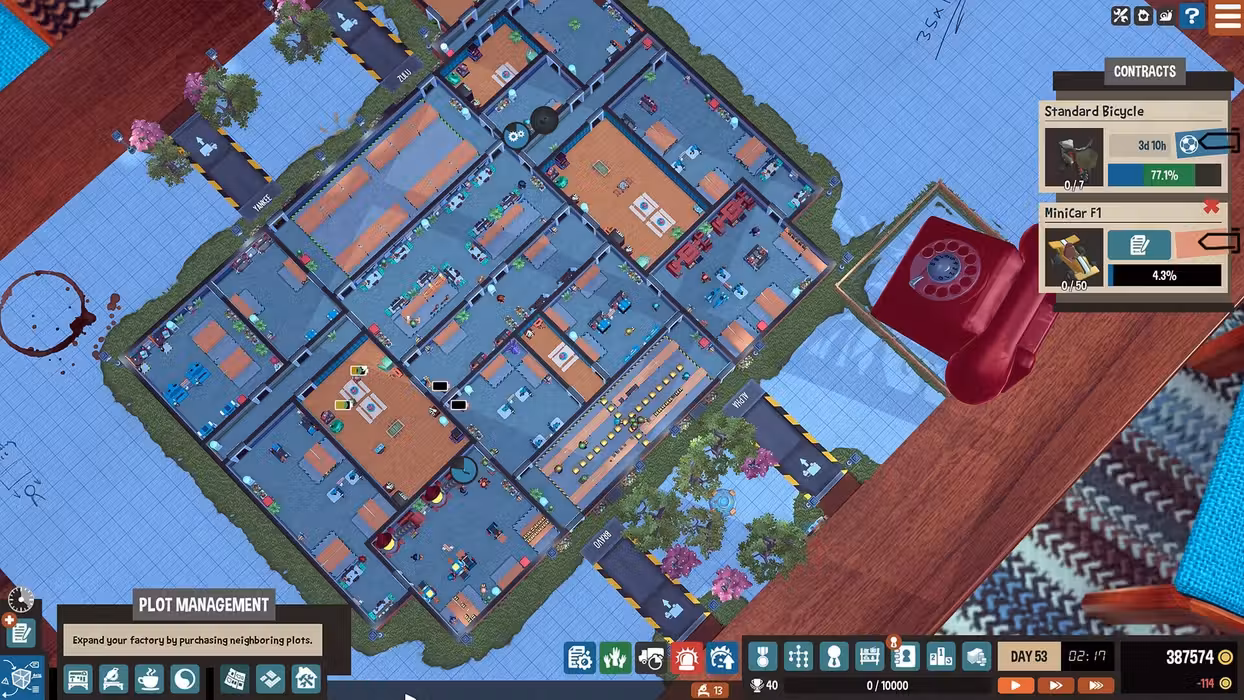Set game speed to normal play
1244x700 pixels.
pyautogui.click(x=1016, y=686)
